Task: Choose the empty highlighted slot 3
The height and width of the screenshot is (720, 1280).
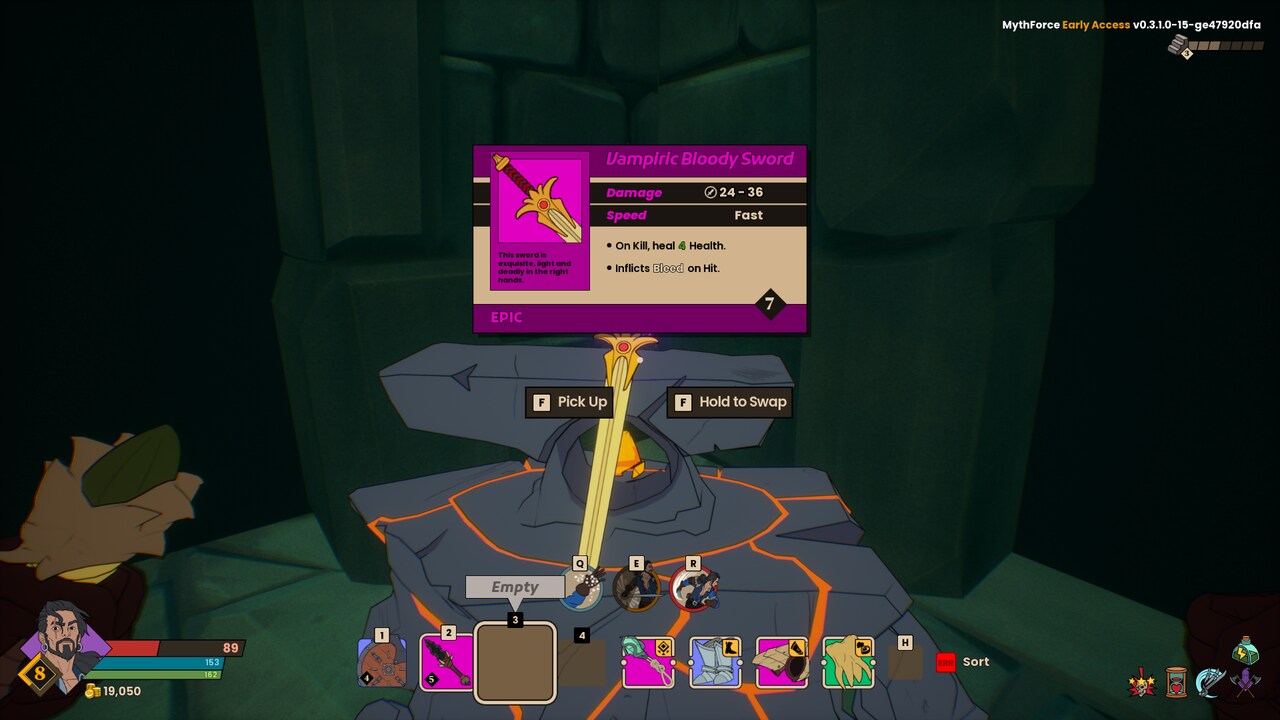Action: point(515,662)
